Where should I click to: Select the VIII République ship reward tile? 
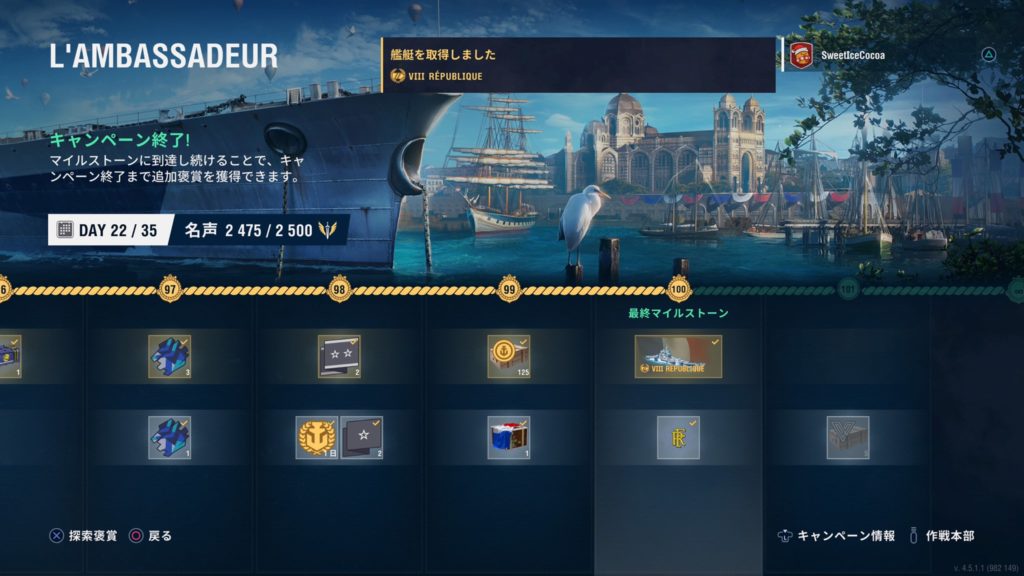pos(678,356)
